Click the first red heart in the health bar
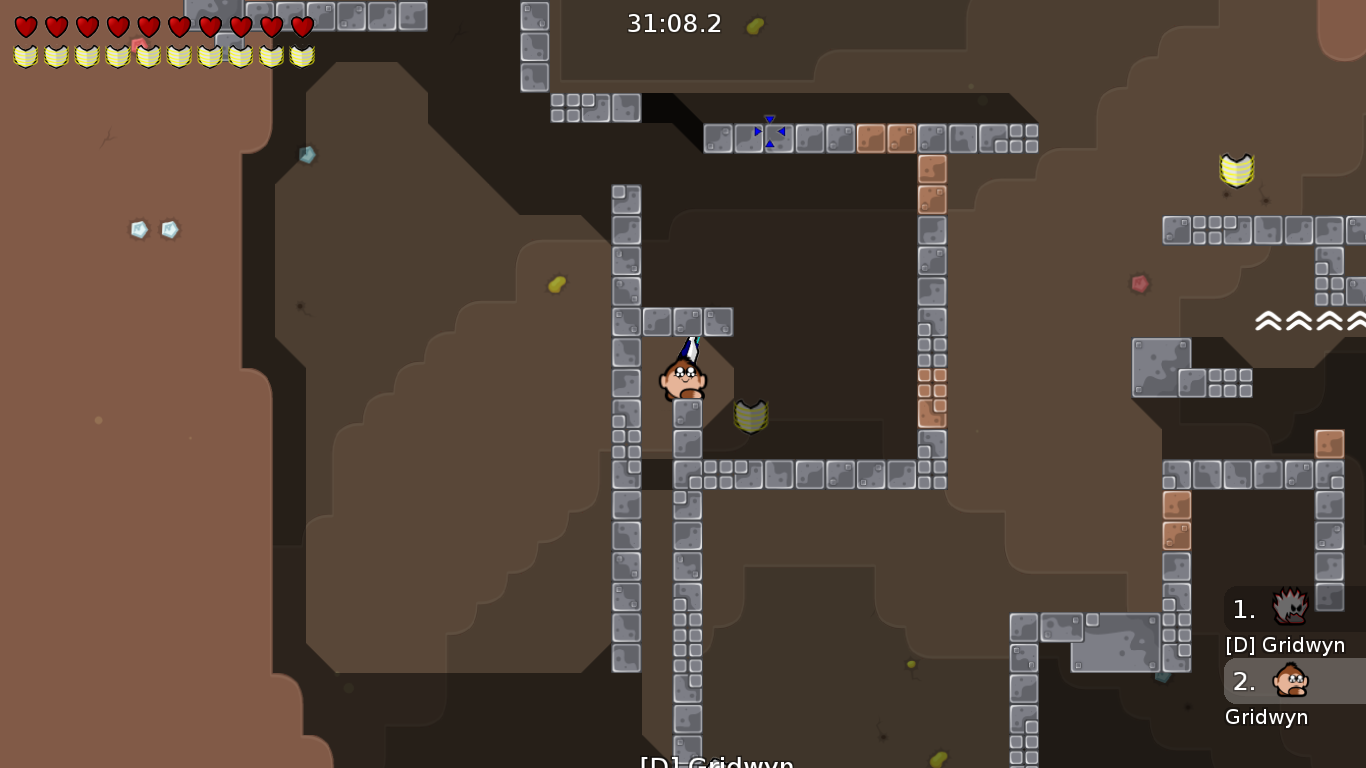This screenshot has height=768, width=1366. (27, 28)
